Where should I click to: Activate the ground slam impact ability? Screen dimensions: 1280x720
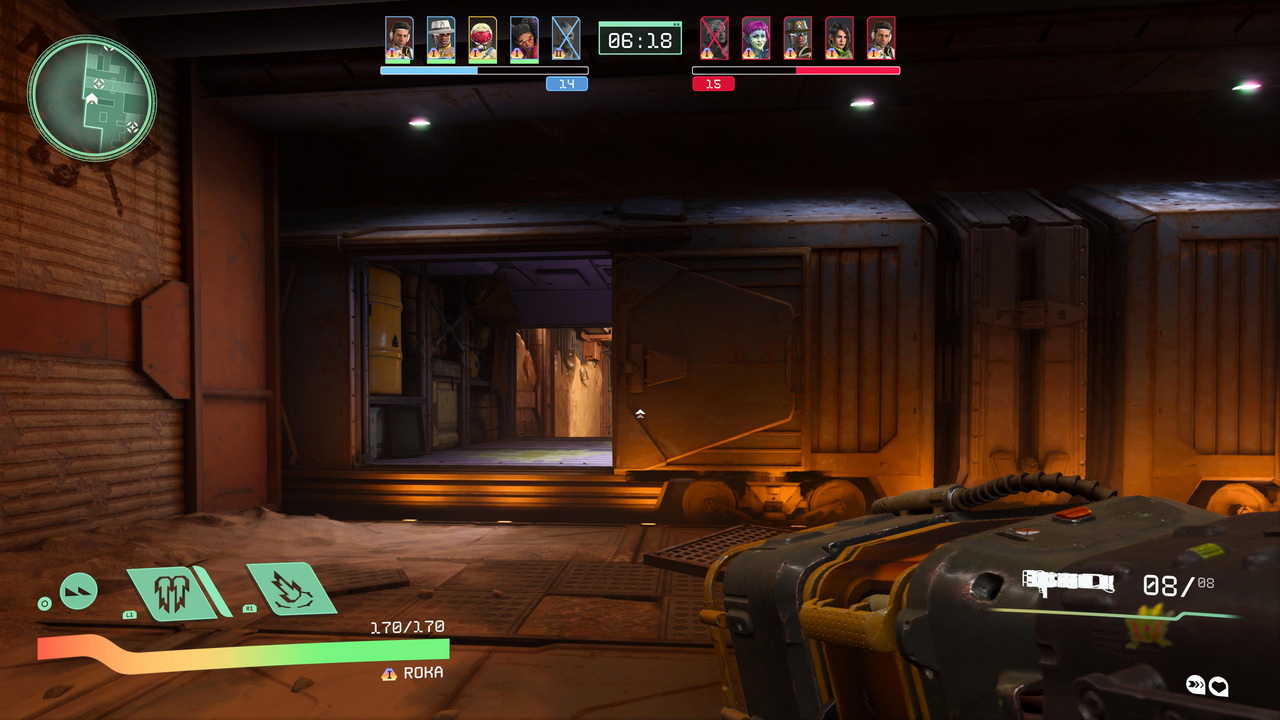[x=290, y=590]
